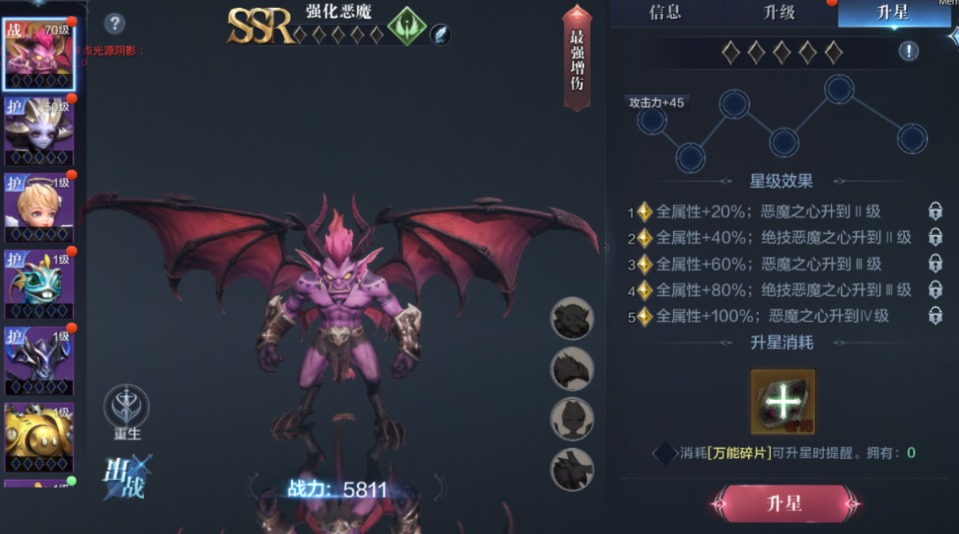This screenshot has width=959, height=534.
Task: Click the question mark help icon
Action: pyautogui.click(x=115, y=23)
